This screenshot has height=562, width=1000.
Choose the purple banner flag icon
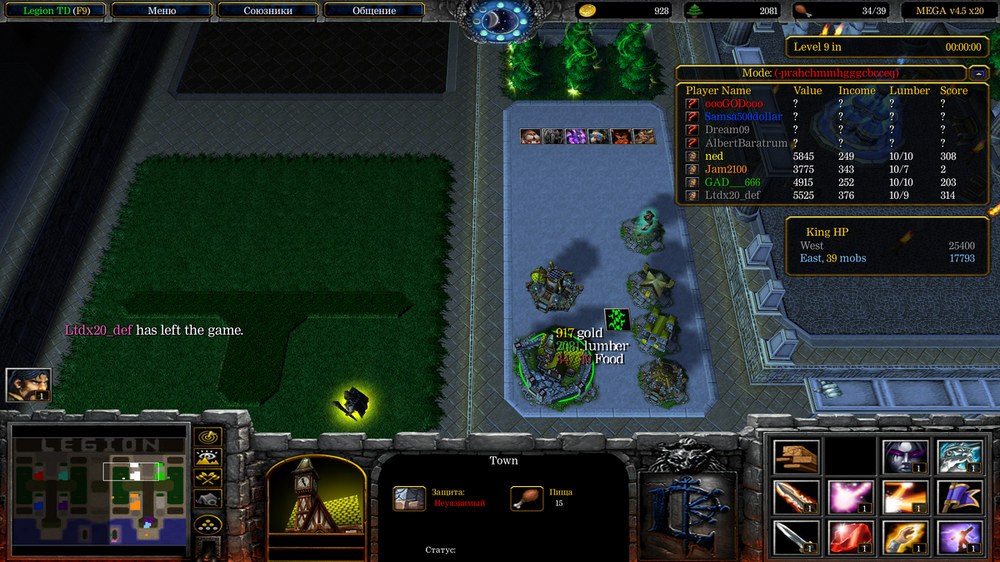tap(958, 497)
